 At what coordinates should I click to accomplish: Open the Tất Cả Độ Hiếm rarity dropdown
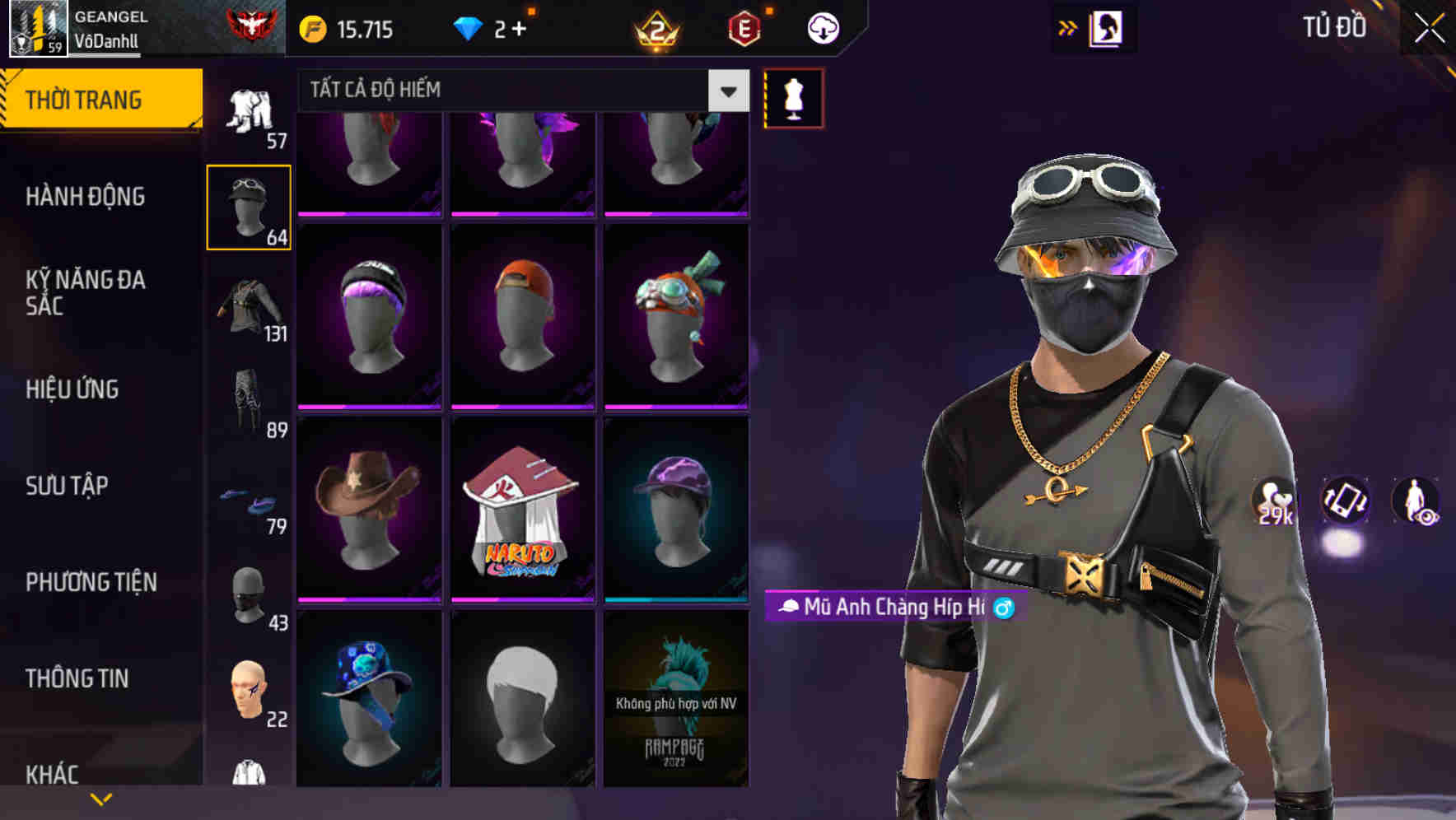pyautogui.click(x=726, y=91)
